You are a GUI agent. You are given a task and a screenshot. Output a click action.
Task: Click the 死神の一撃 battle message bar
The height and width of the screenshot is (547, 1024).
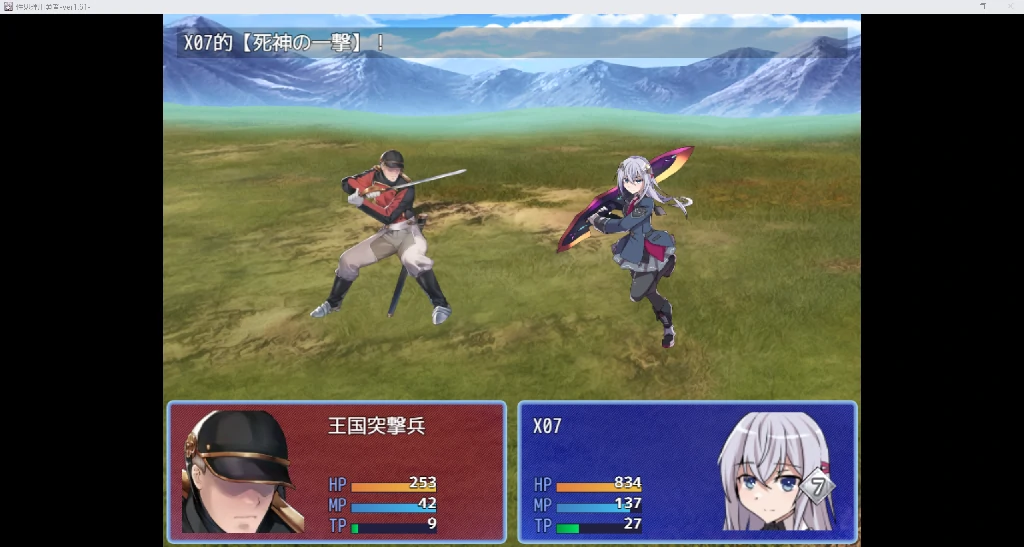click(x=511, y=43)
